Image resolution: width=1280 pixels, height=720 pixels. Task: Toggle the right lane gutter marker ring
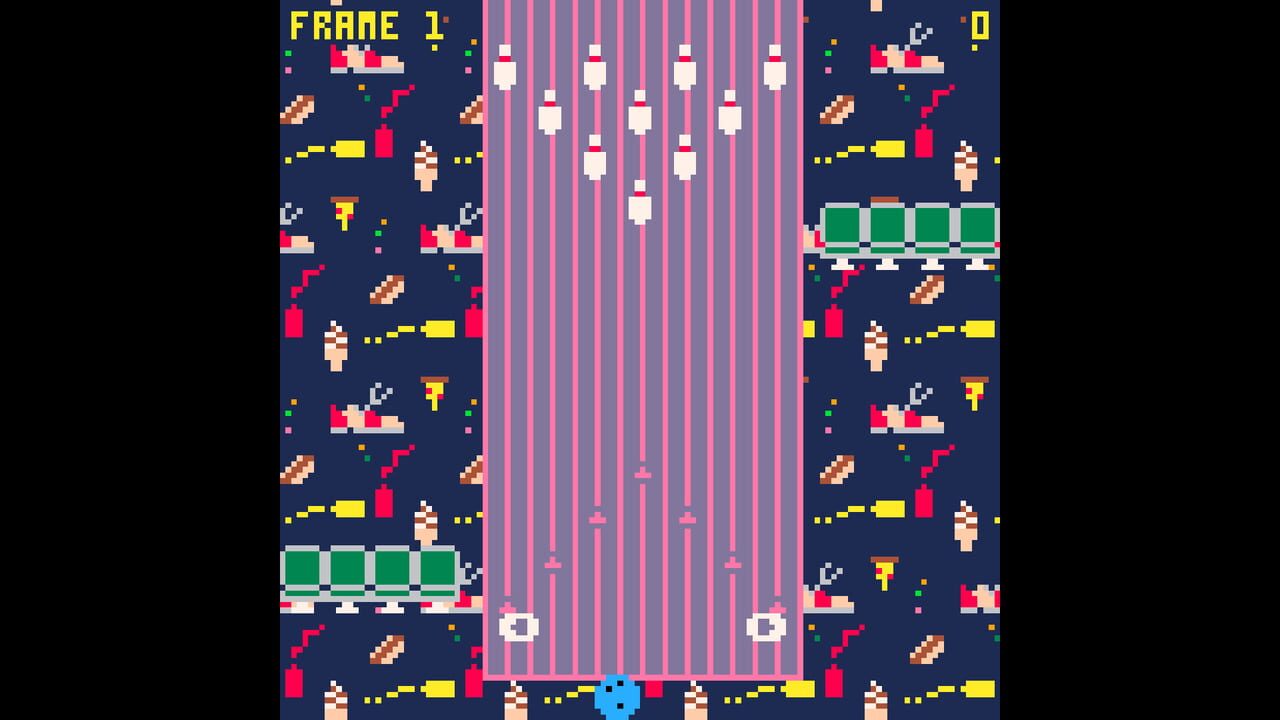766,627
